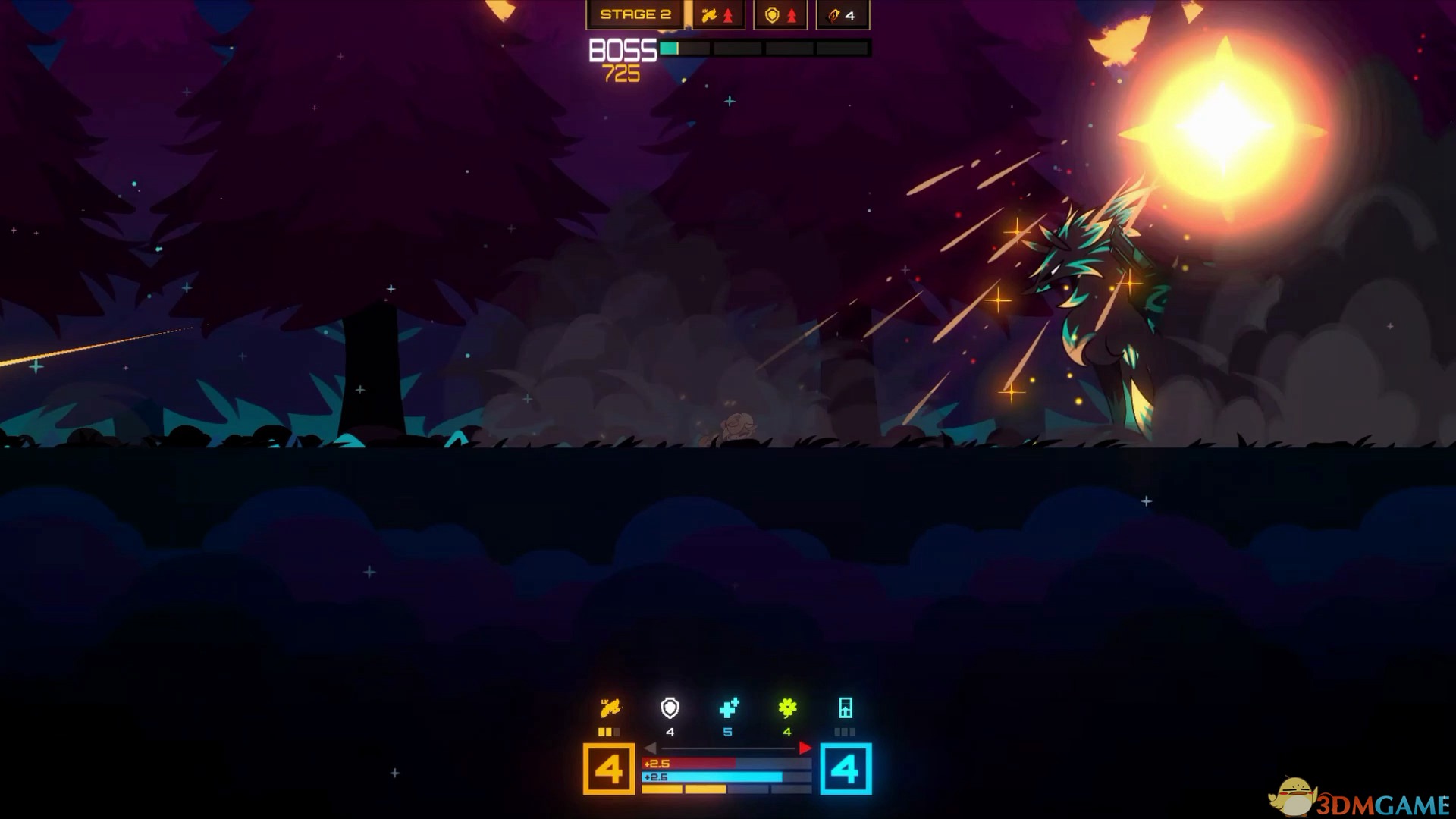Select the orange weapon level icon
Screen dimensions: 1456x819
[610, 708]
